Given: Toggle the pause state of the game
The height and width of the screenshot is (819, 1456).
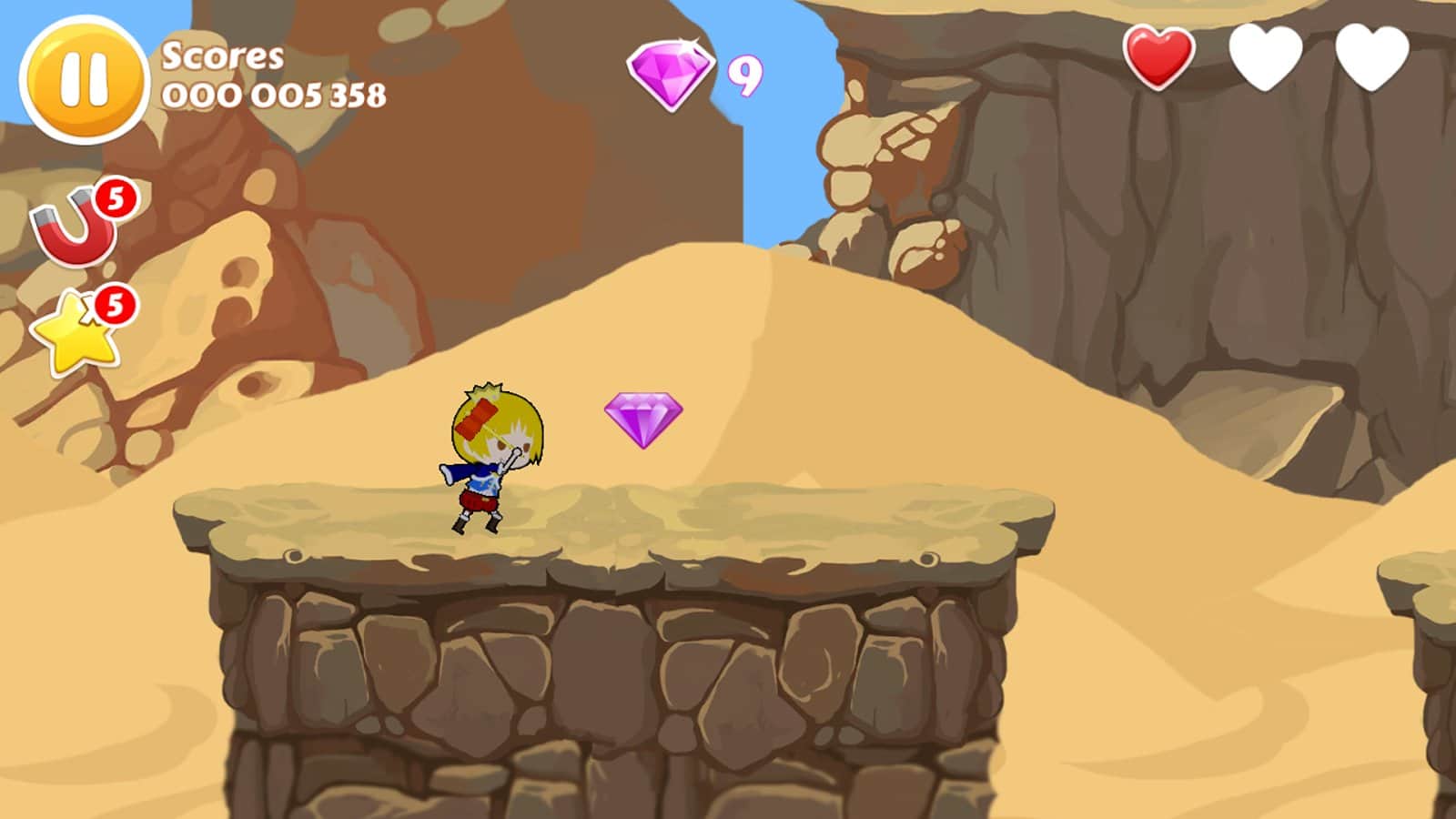Looking at the screenshot, I should point(85,77).
